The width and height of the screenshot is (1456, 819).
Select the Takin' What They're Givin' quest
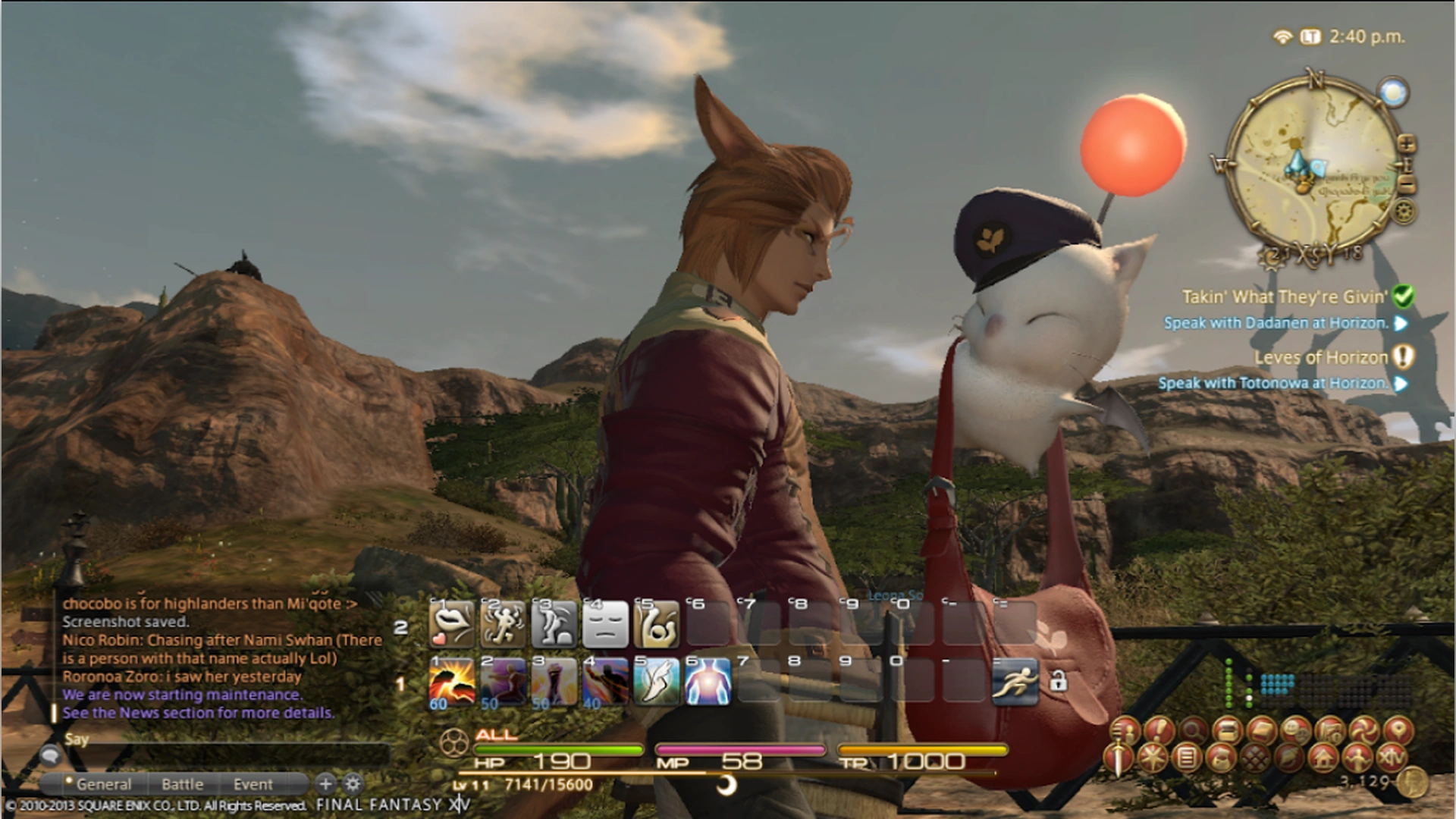[1285, 297]
